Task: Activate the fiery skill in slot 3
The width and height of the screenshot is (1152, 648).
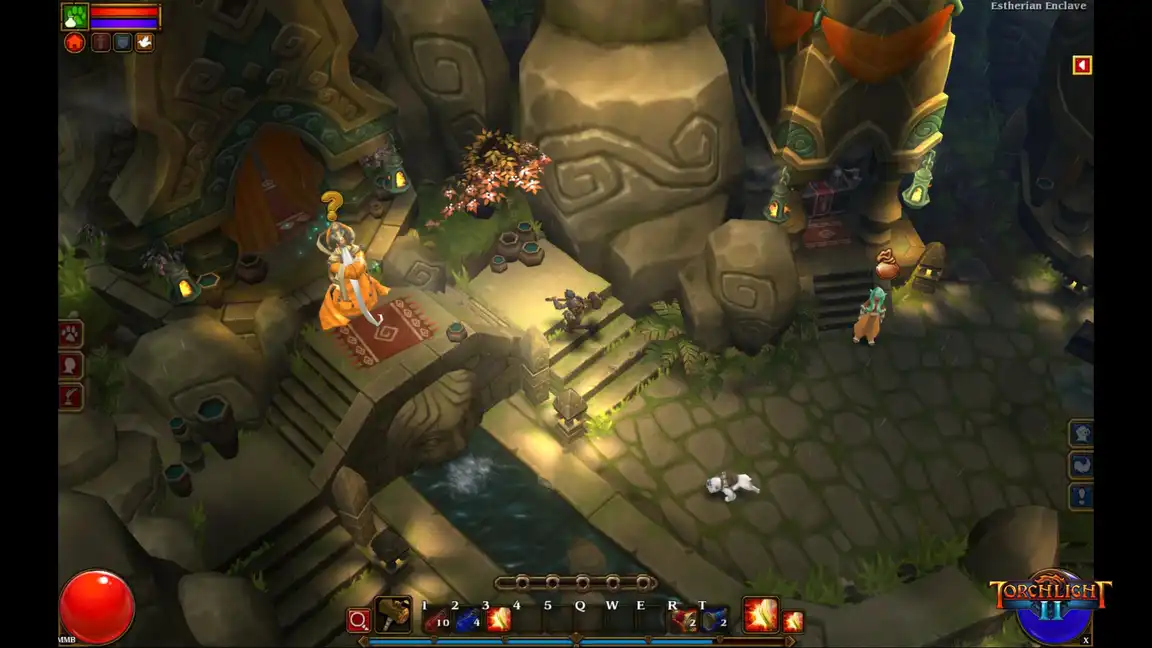Action: click(x=498, y=620)
